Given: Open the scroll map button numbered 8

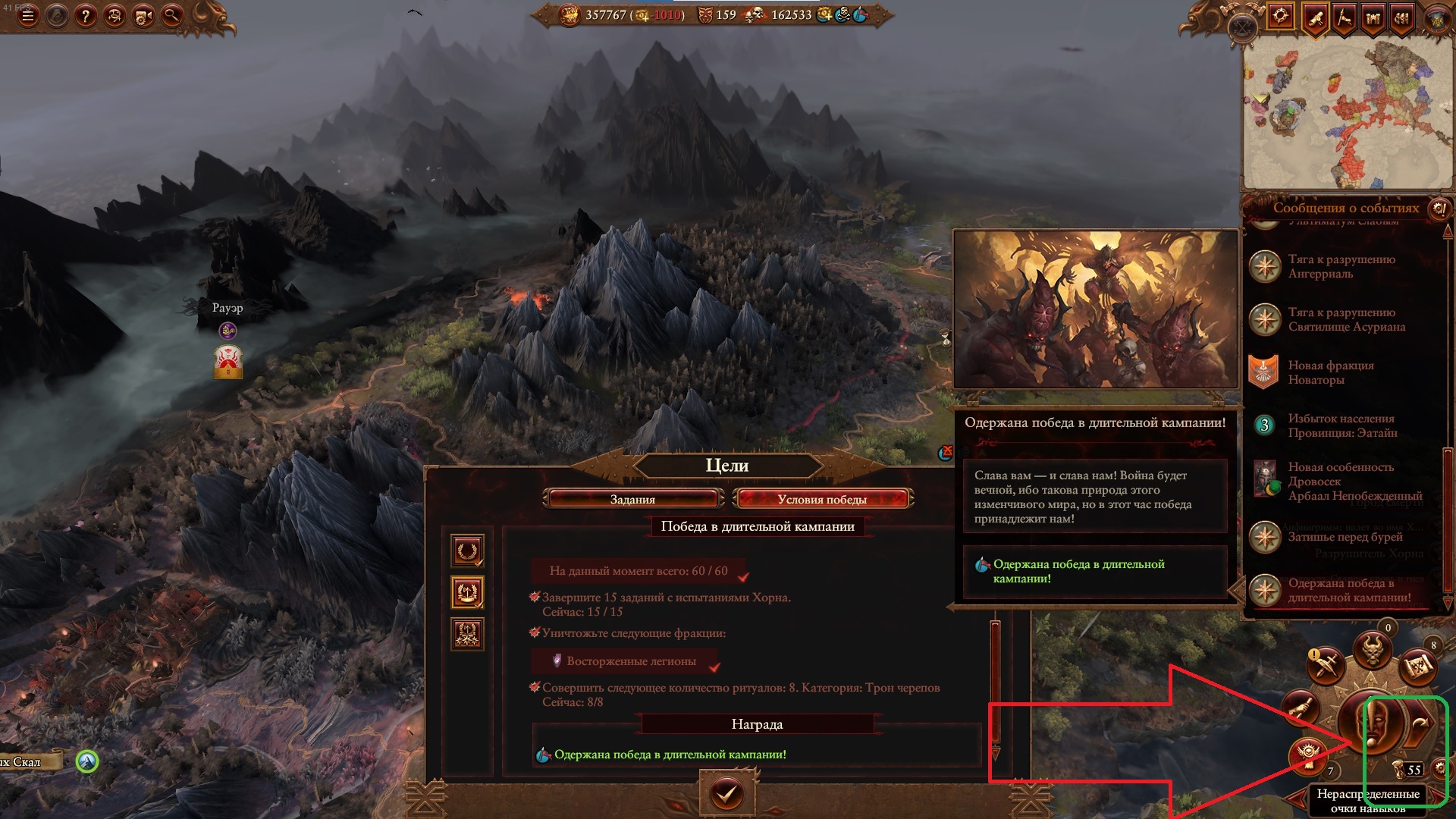Looking at the screenshot, I should pos(1417,667).
